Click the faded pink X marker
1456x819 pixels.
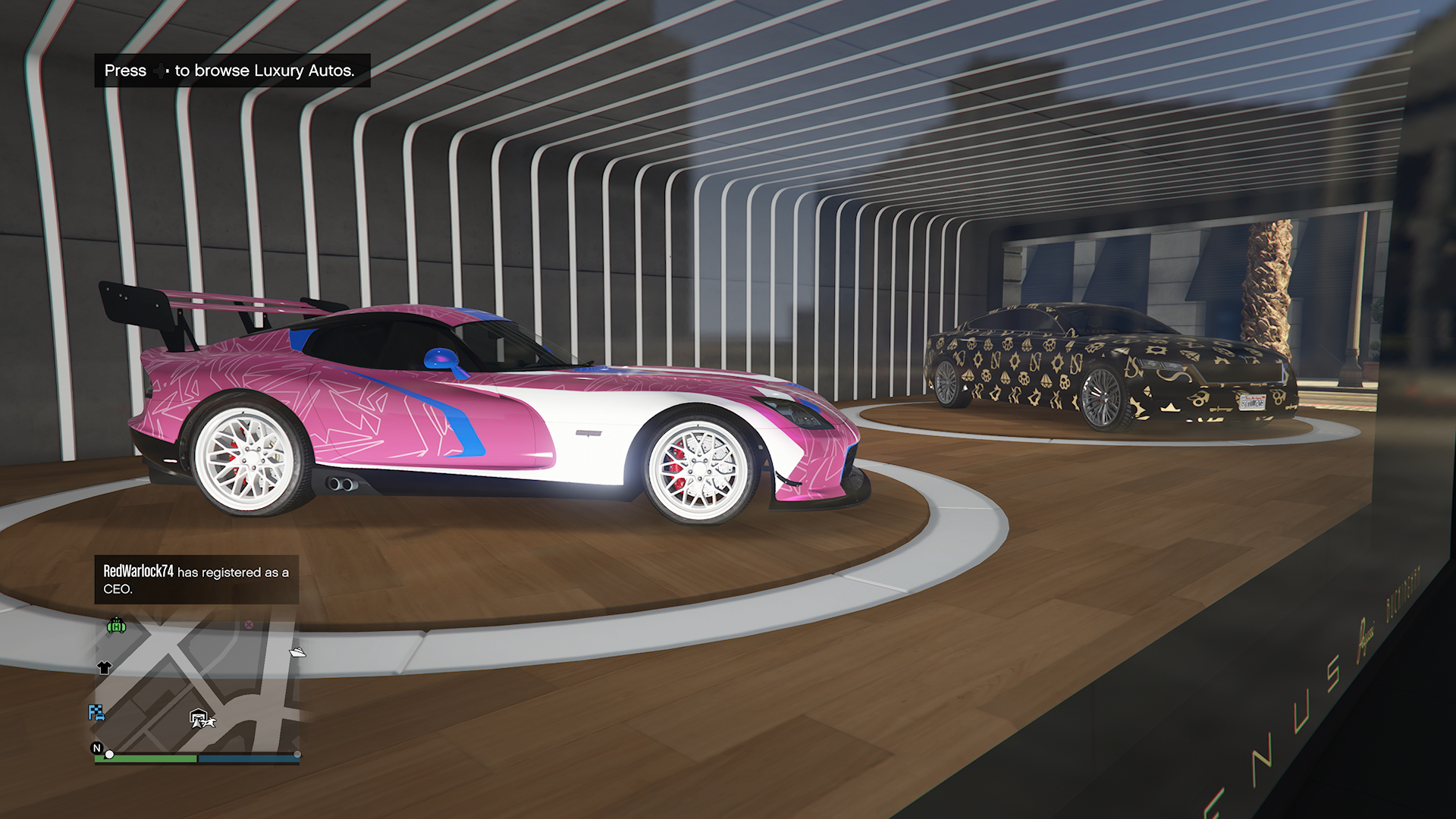249,625
